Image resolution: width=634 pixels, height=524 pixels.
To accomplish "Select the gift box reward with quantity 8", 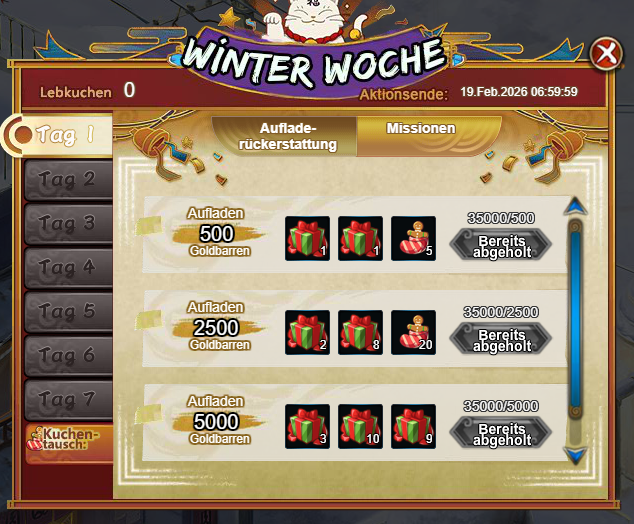I will point(360,332).
